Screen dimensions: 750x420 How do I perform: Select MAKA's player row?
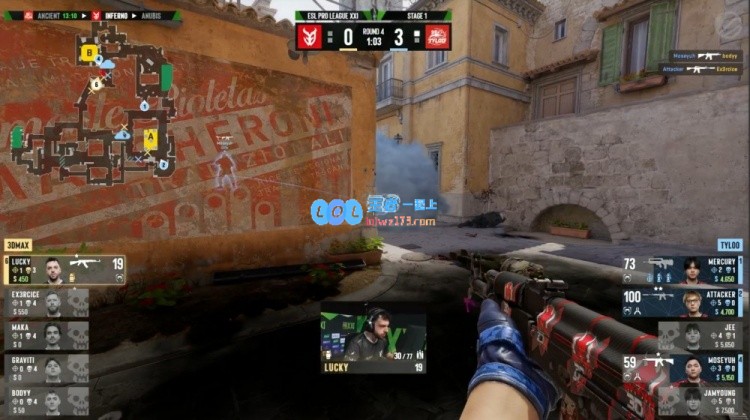click(x=45, y=335)
